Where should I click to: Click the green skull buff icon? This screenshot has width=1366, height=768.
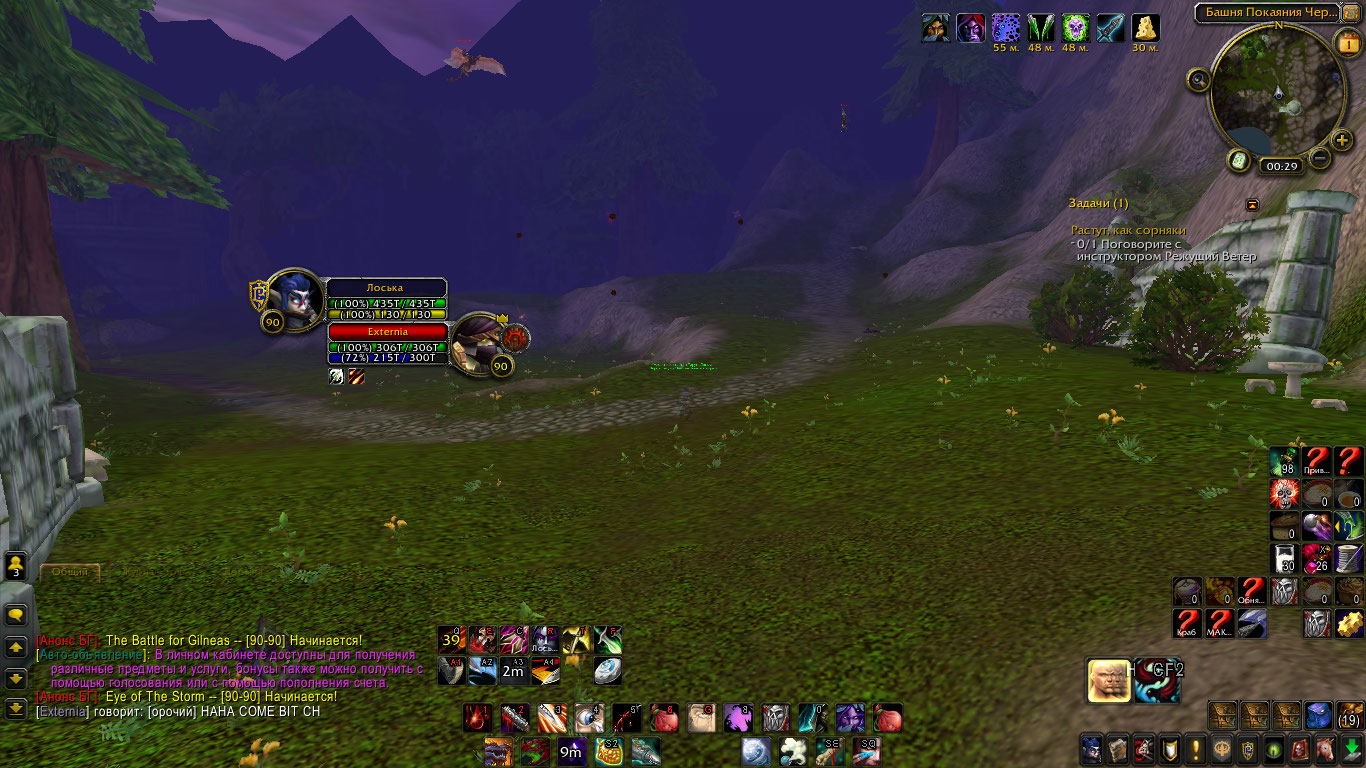1075,27
